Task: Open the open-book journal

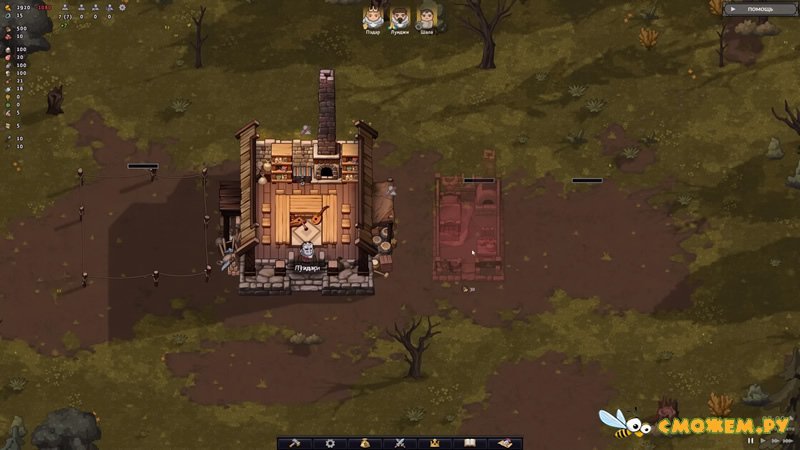Action: click(470, 442)
